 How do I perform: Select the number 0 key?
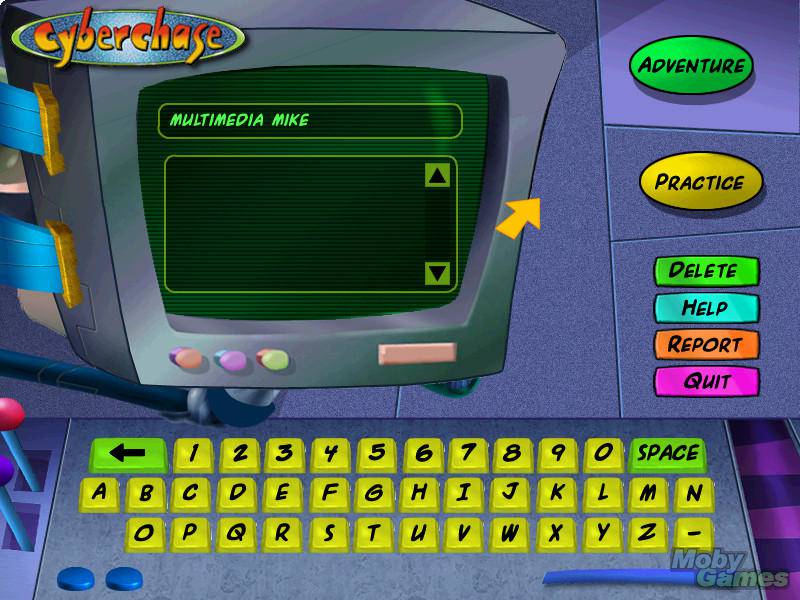click(602, 453)
